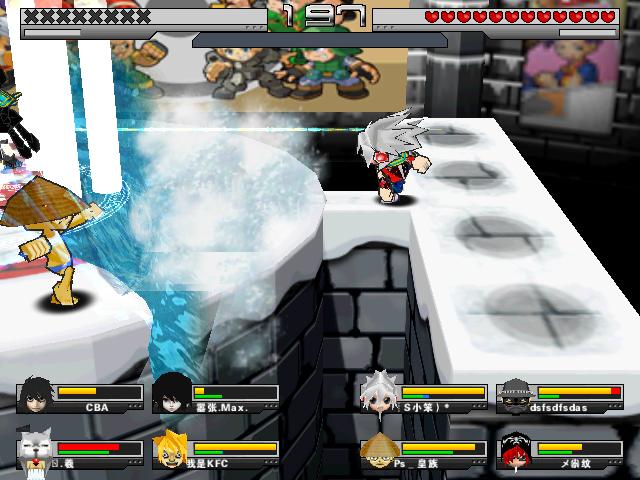Select the red-haired player portrait
640x480 pixels.
click(x=515, y=449)
